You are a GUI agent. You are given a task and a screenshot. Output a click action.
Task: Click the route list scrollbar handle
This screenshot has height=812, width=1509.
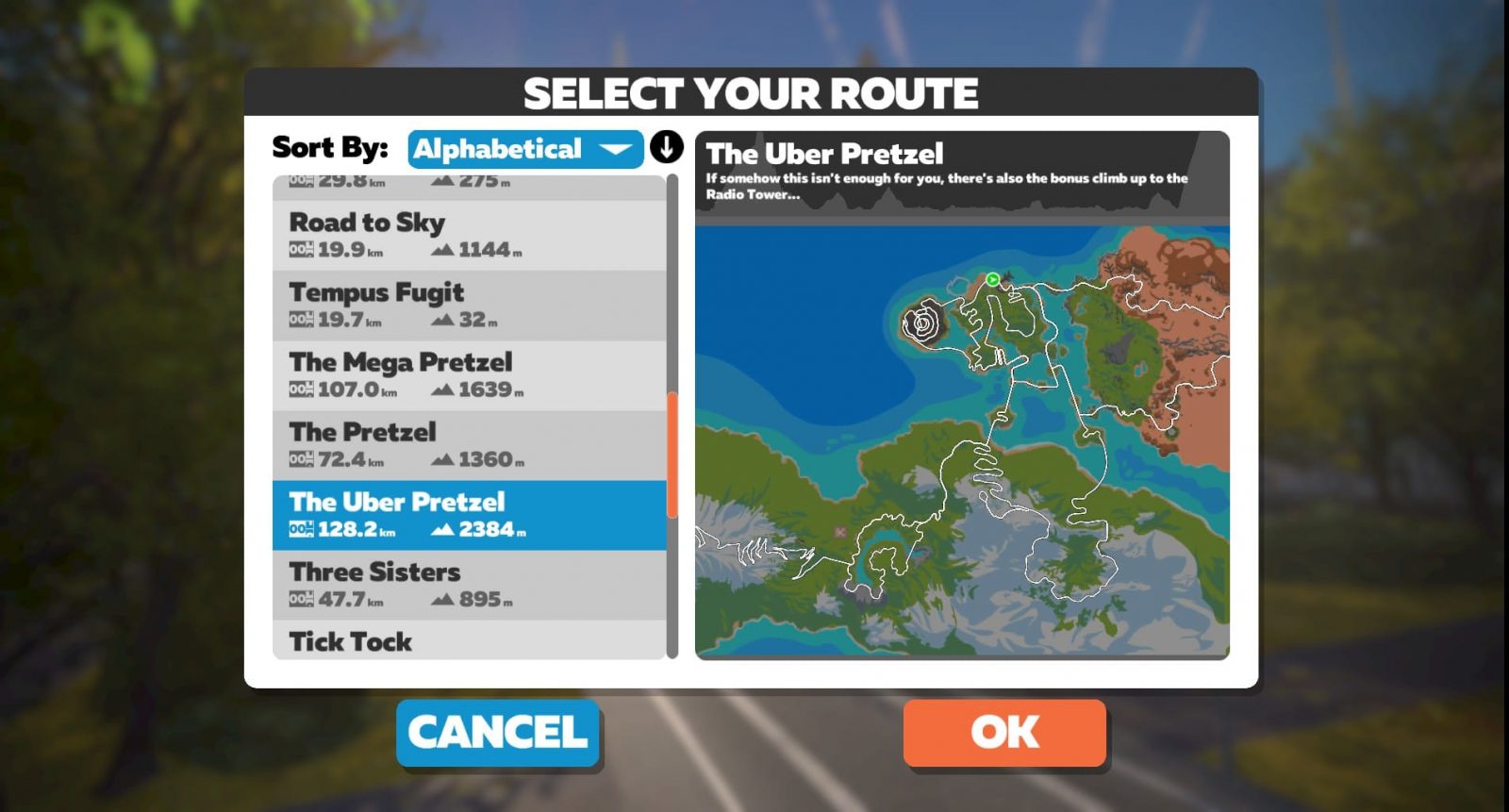pos(672,455)
